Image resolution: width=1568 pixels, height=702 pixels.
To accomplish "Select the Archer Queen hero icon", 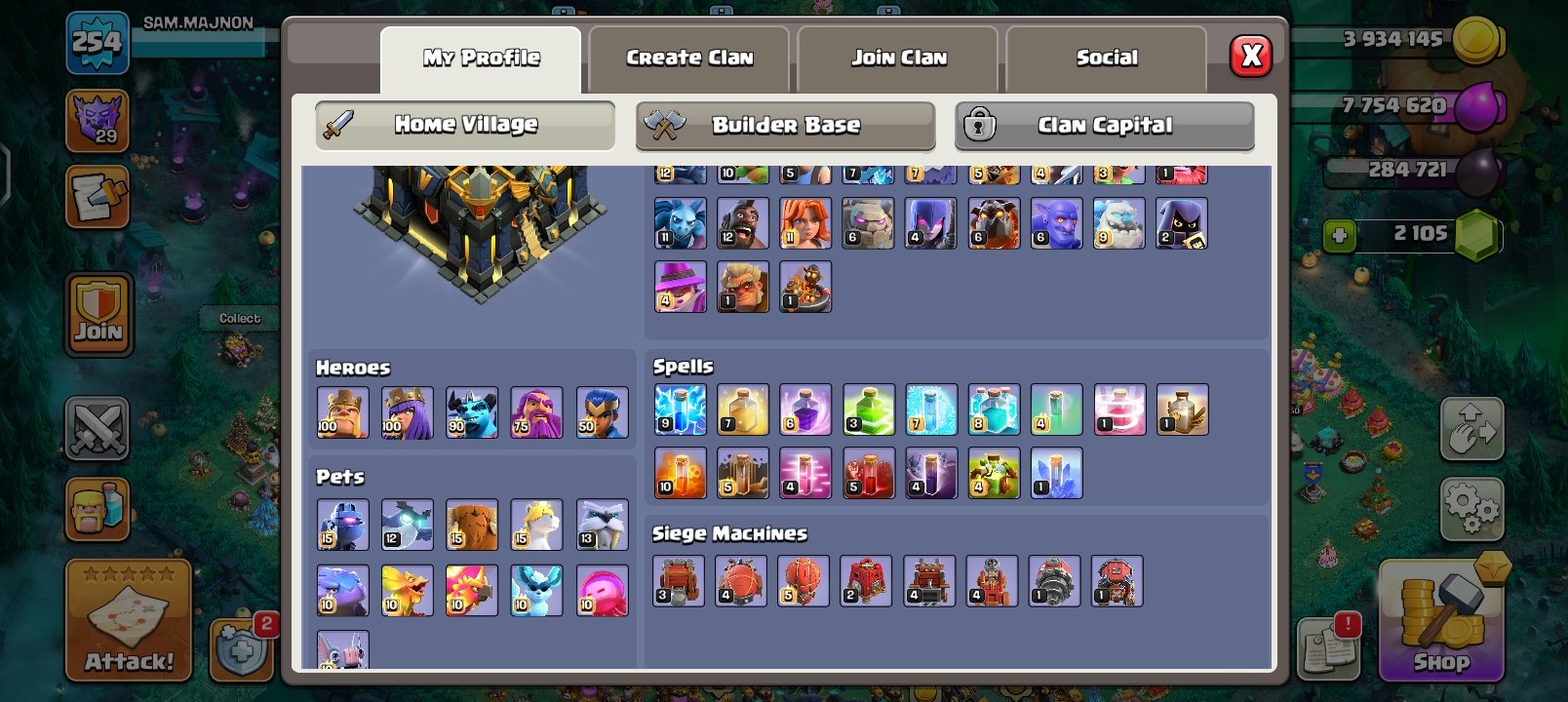I will coord(408,412).
